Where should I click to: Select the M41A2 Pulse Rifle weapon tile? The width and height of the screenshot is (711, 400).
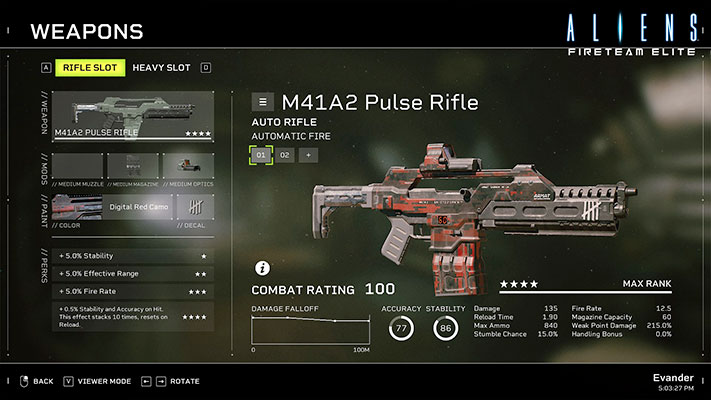click(133, 116)
